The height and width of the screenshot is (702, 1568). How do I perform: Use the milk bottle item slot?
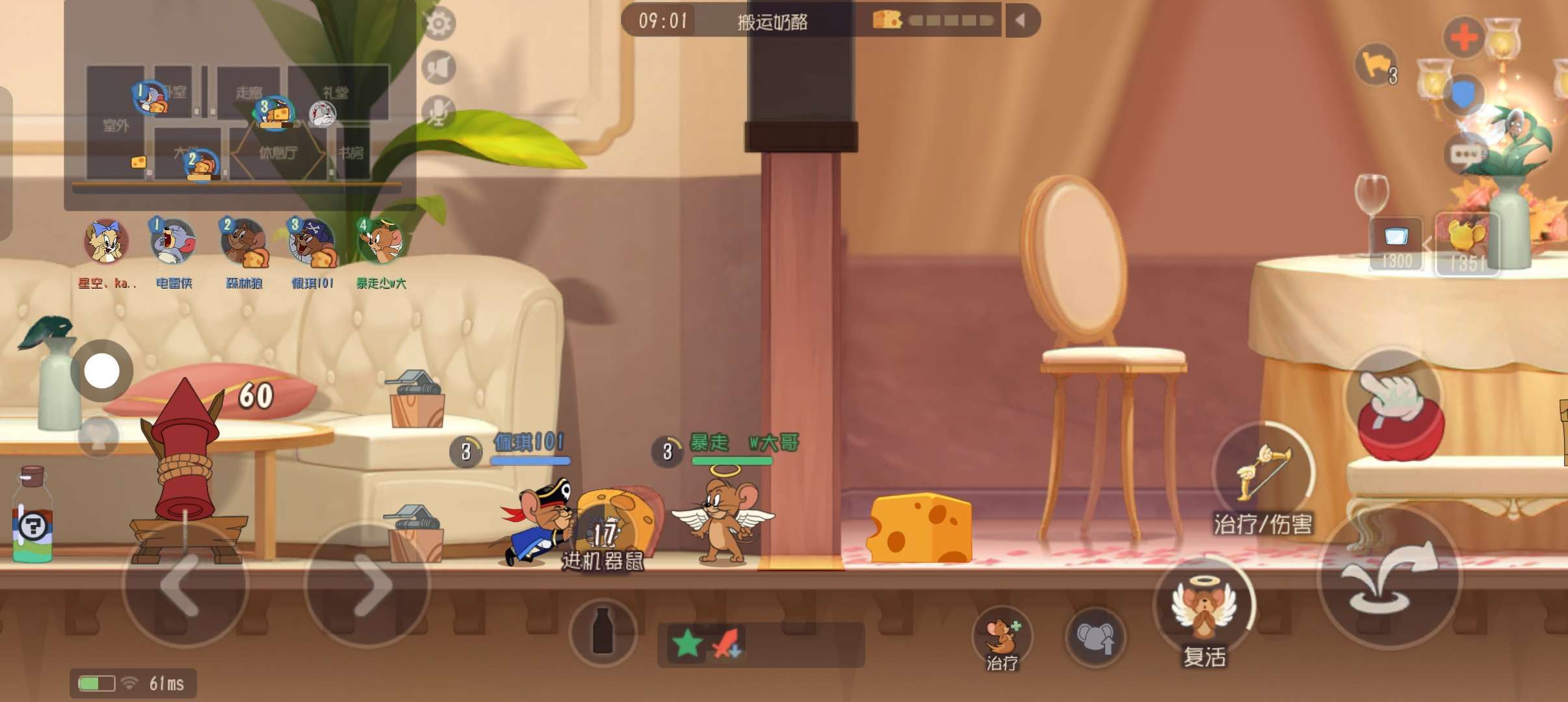pos(603,632)
